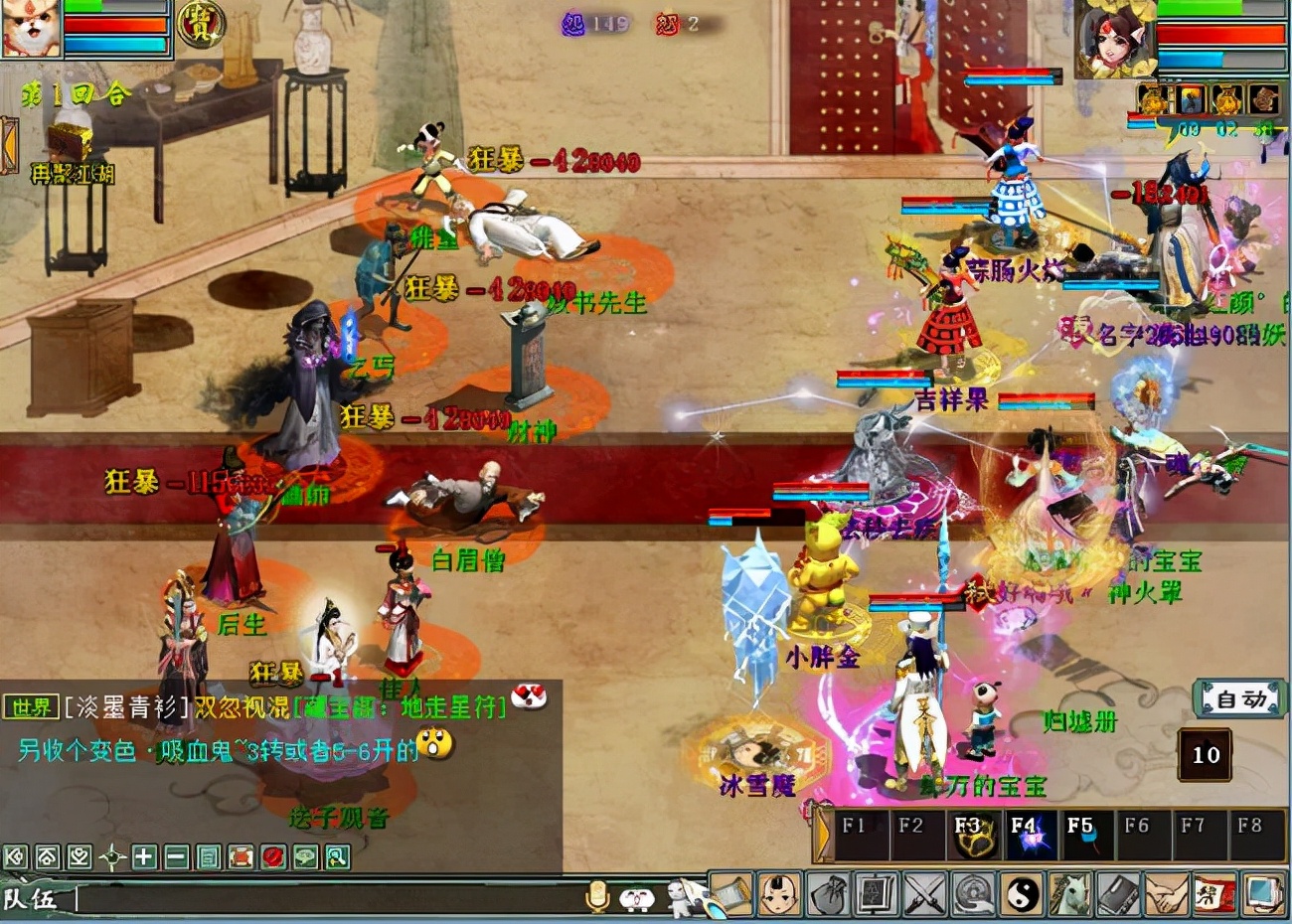
Task: Show the money bag inventory
Action: [828, 893]
